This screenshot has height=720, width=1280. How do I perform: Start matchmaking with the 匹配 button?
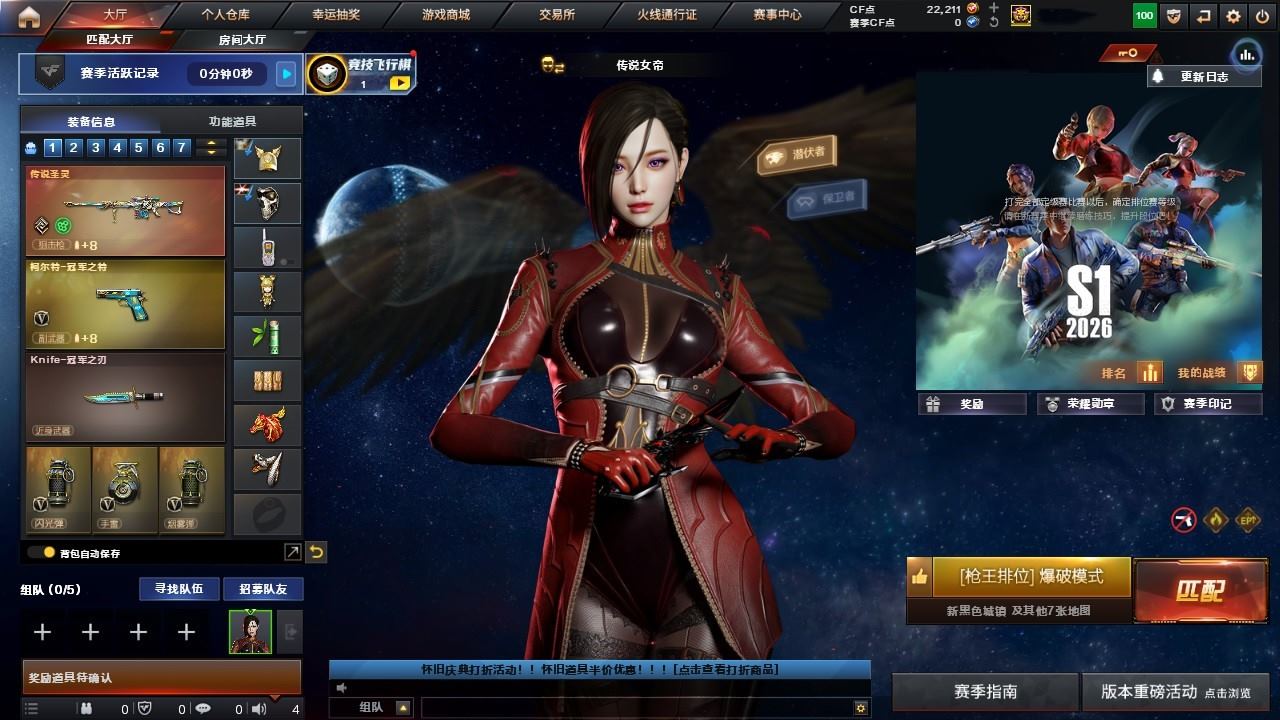(1199, 590)
